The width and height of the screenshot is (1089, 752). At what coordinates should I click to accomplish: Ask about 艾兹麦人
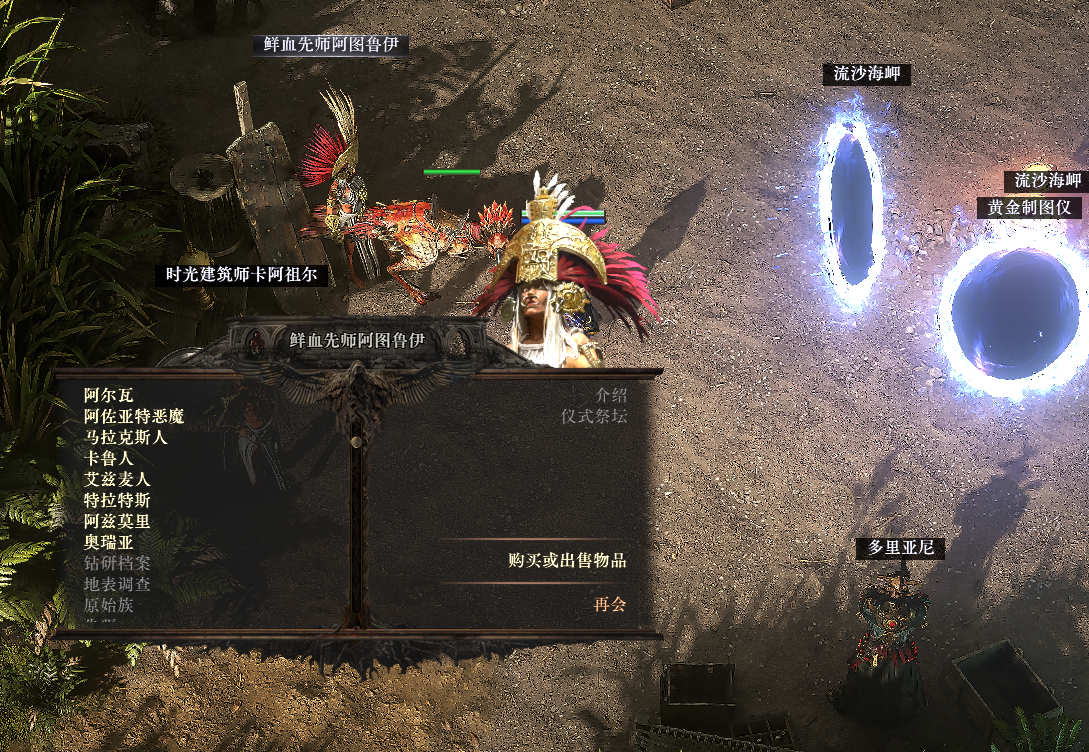tap(117, 479)
